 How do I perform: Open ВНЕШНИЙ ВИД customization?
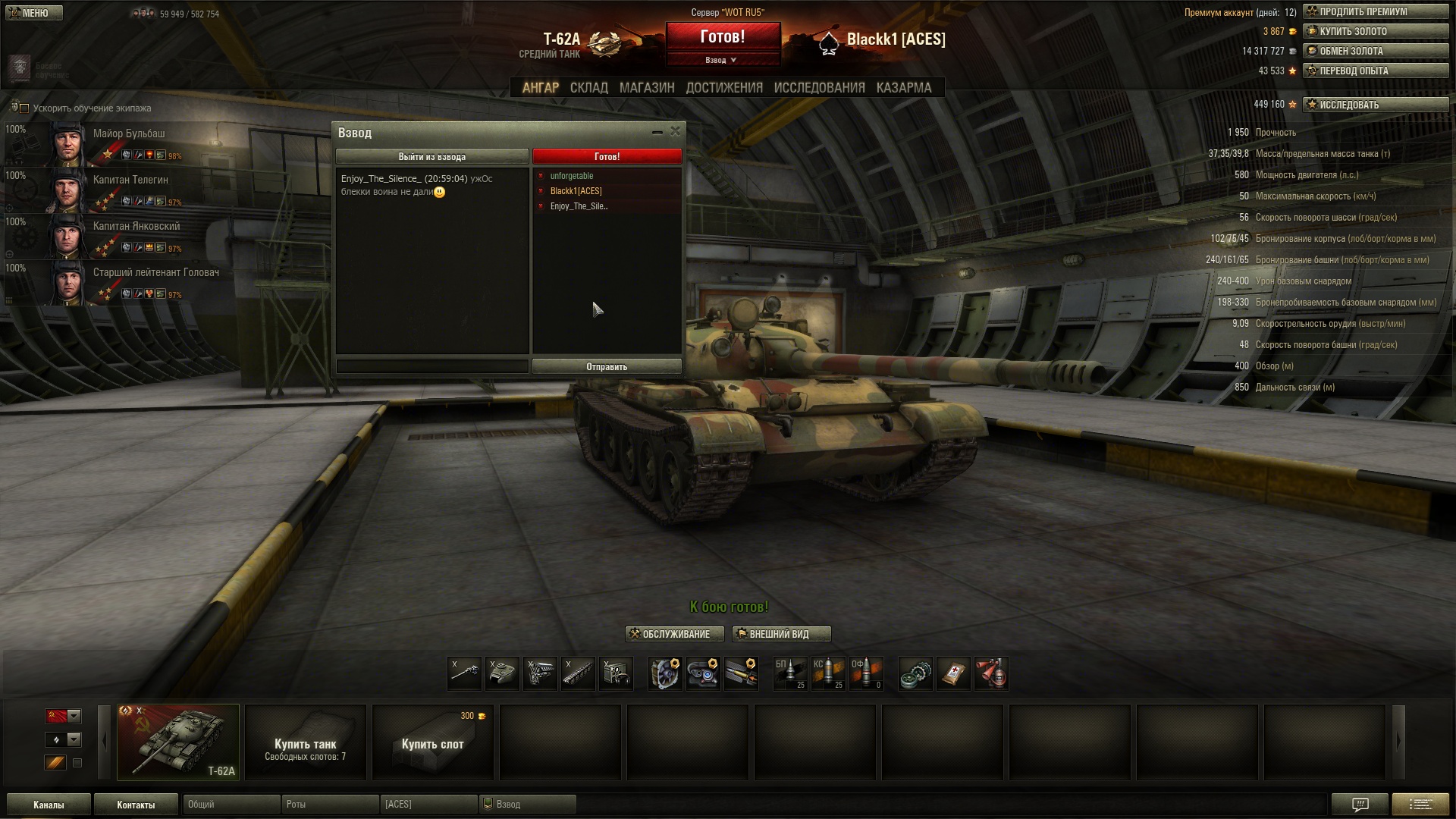tap(781, 634)
